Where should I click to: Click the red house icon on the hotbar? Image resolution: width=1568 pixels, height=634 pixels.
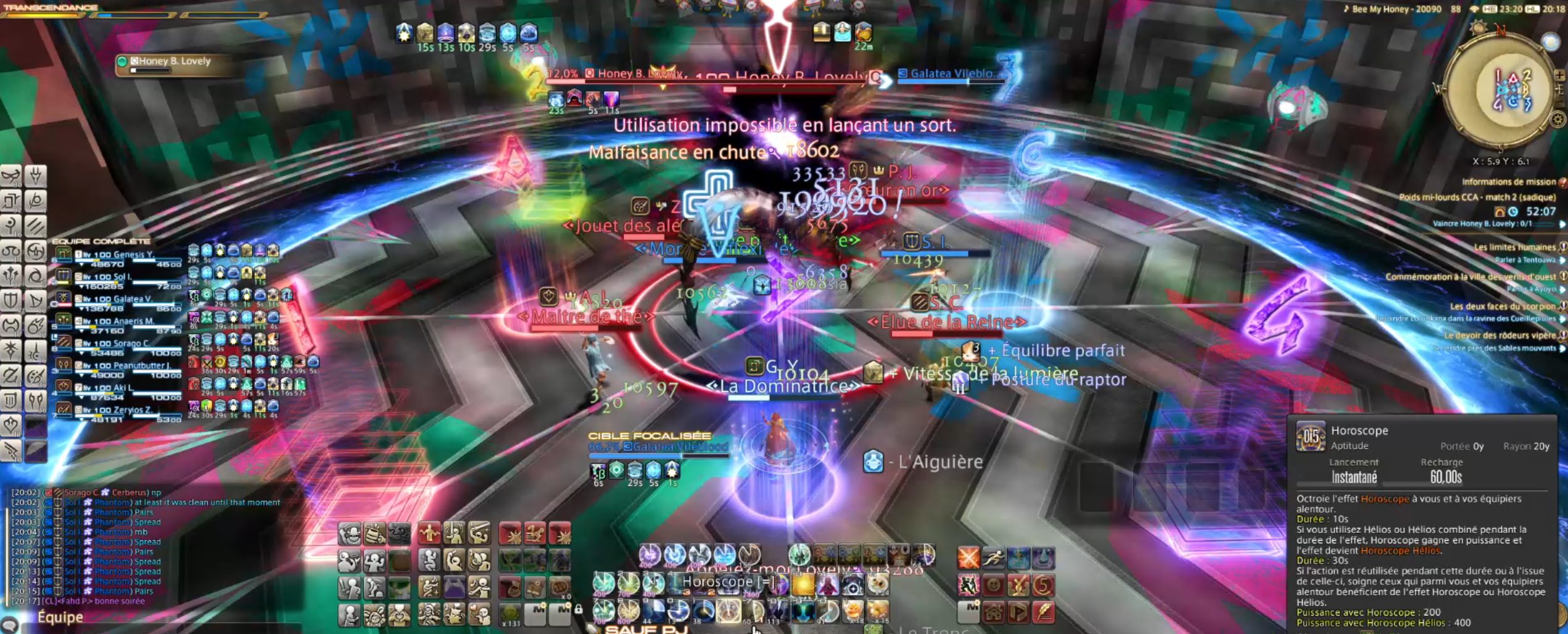click(x=993, y=612)
